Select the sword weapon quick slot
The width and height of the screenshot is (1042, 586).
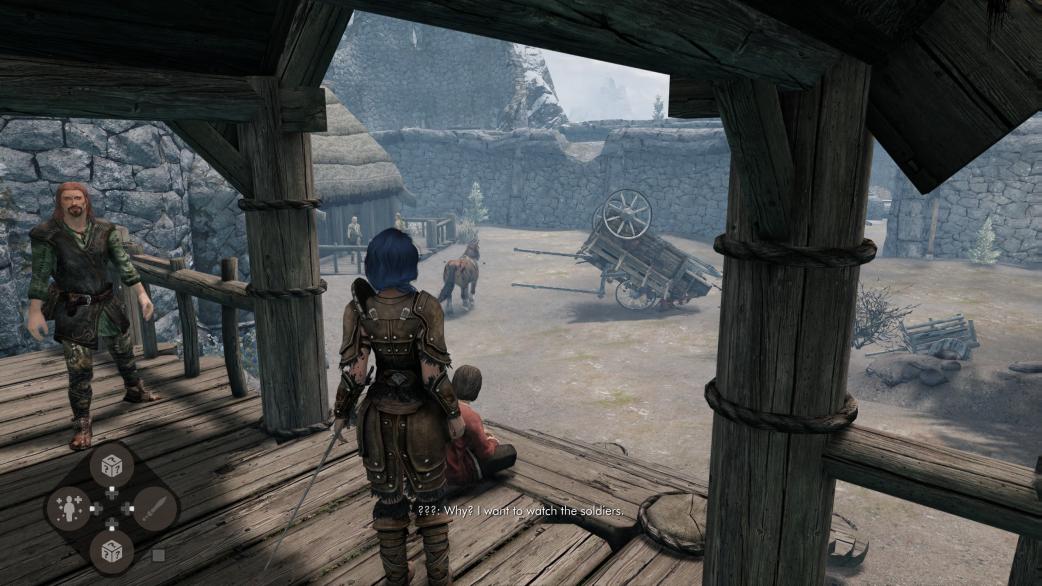153,509
